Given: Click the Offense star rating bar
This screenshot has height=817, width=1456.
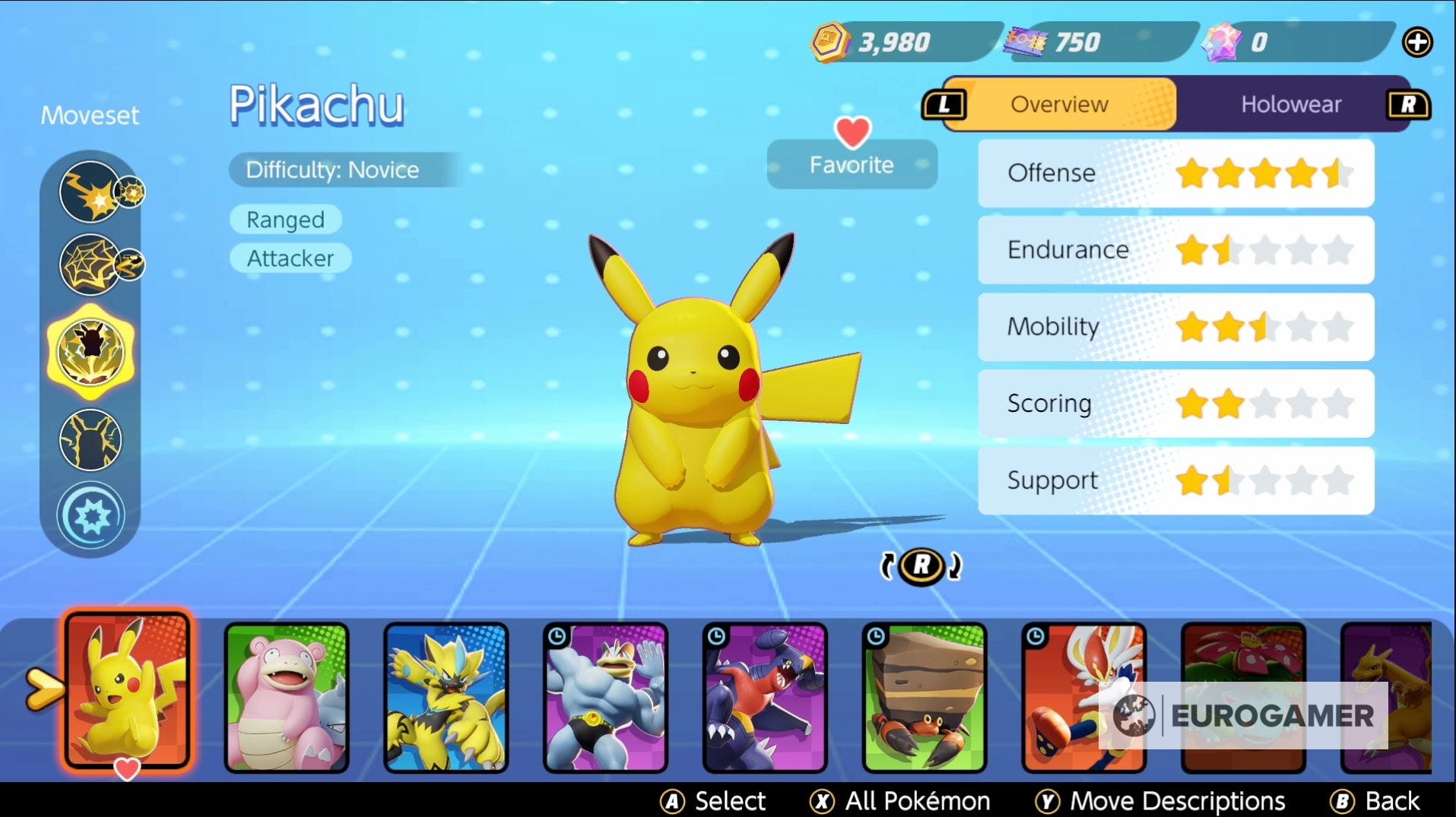Looking at the screenshot, I should point(1175,173).
